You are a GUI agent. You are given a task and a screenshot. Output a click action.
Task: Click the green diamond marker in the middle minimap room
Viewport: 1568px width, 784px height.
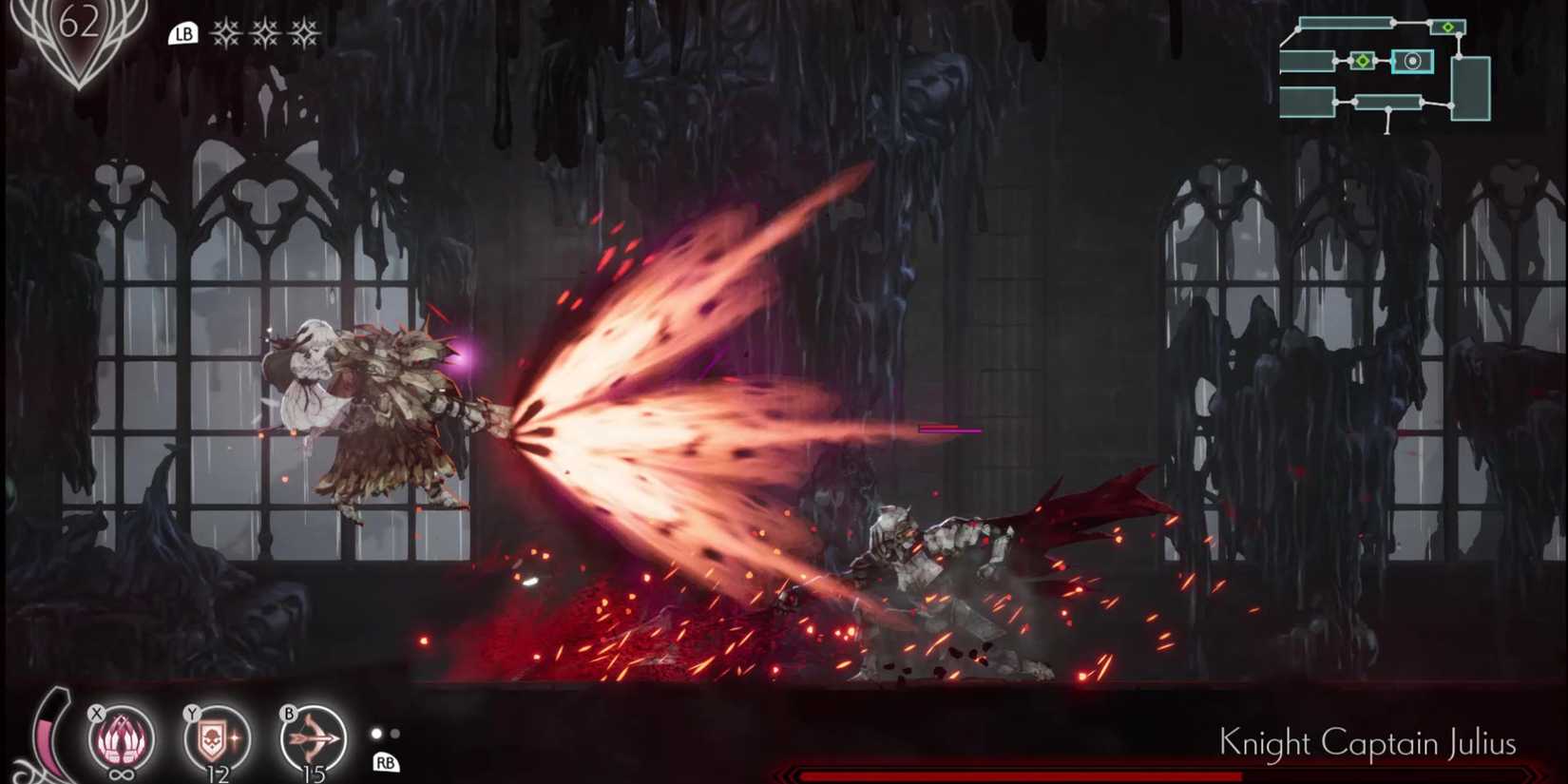1363,61
